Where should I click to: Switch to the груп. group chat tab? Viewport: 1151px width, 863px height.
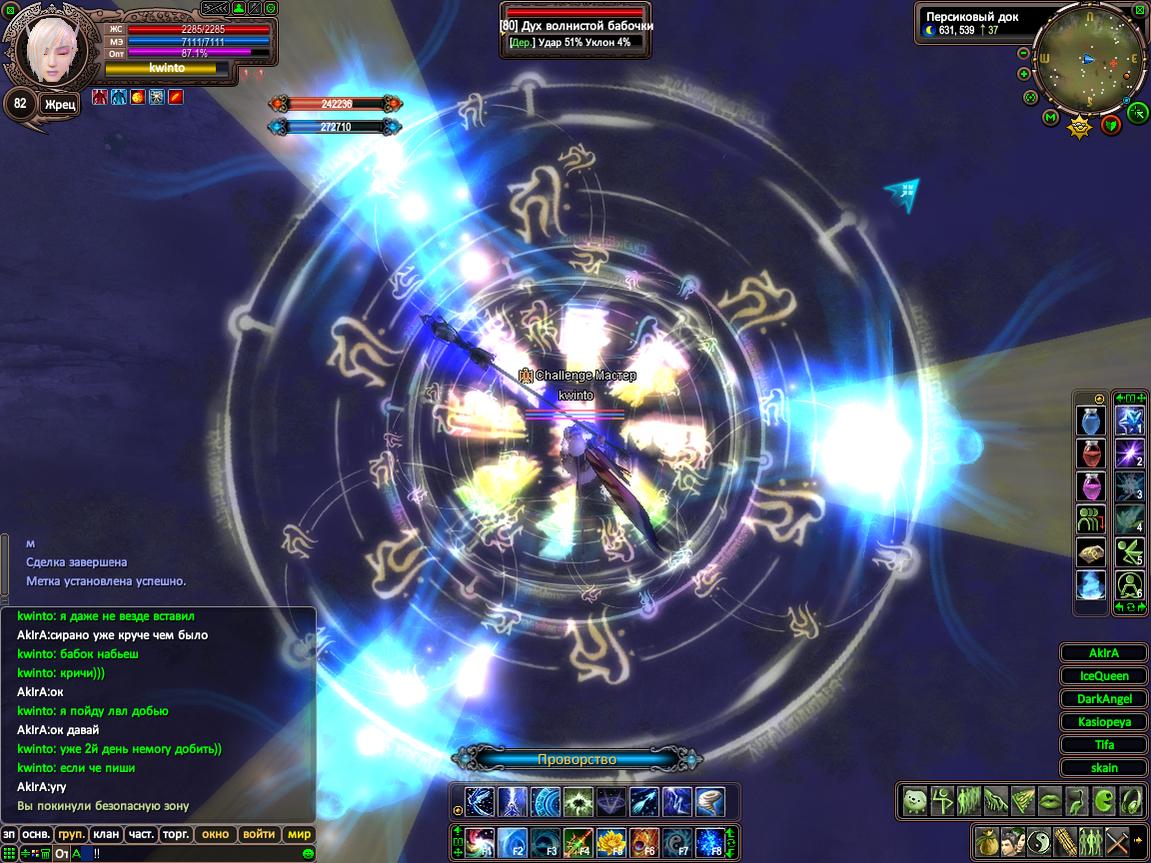click(x=71, y=834)
